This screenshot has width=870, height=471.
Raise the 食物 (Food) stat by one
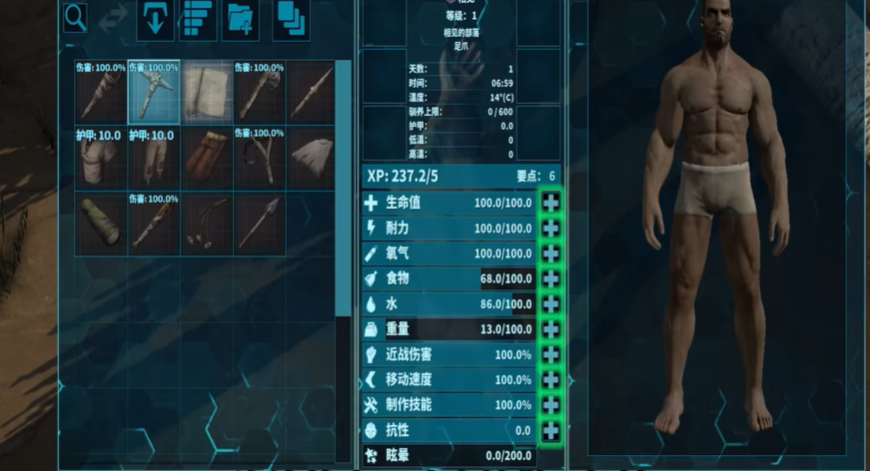550,279
